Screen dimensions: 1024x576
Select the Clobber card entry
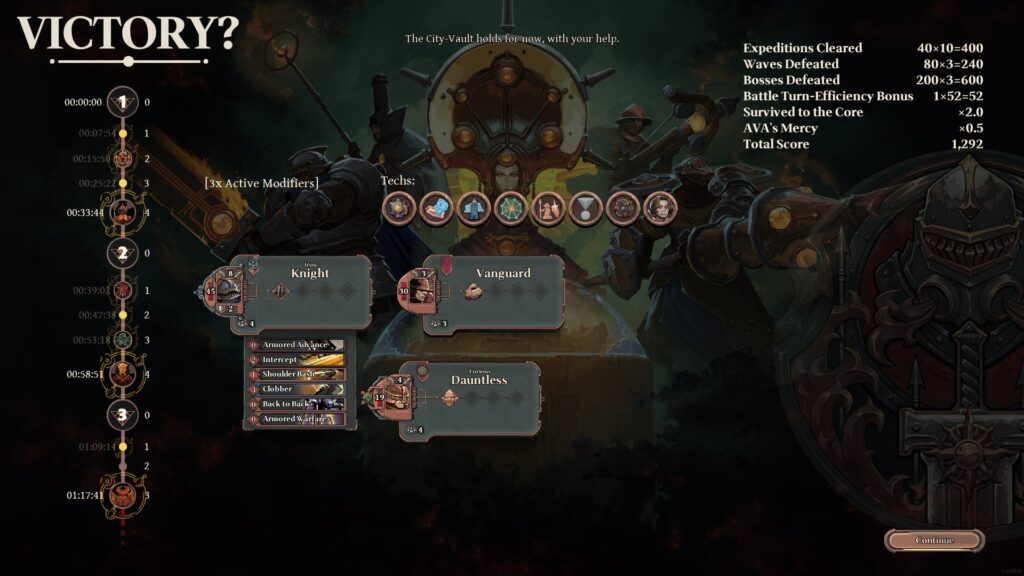296,389
